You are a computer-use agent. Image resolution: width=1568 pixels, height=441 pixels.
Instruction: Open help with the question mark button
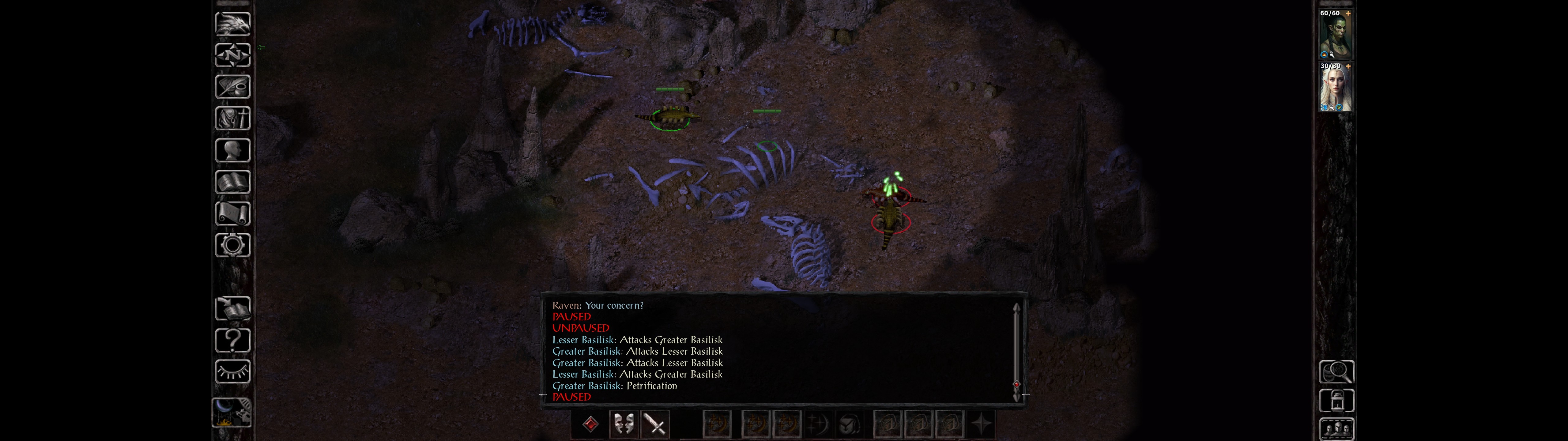pyautogui.click(x=232, y=341)
